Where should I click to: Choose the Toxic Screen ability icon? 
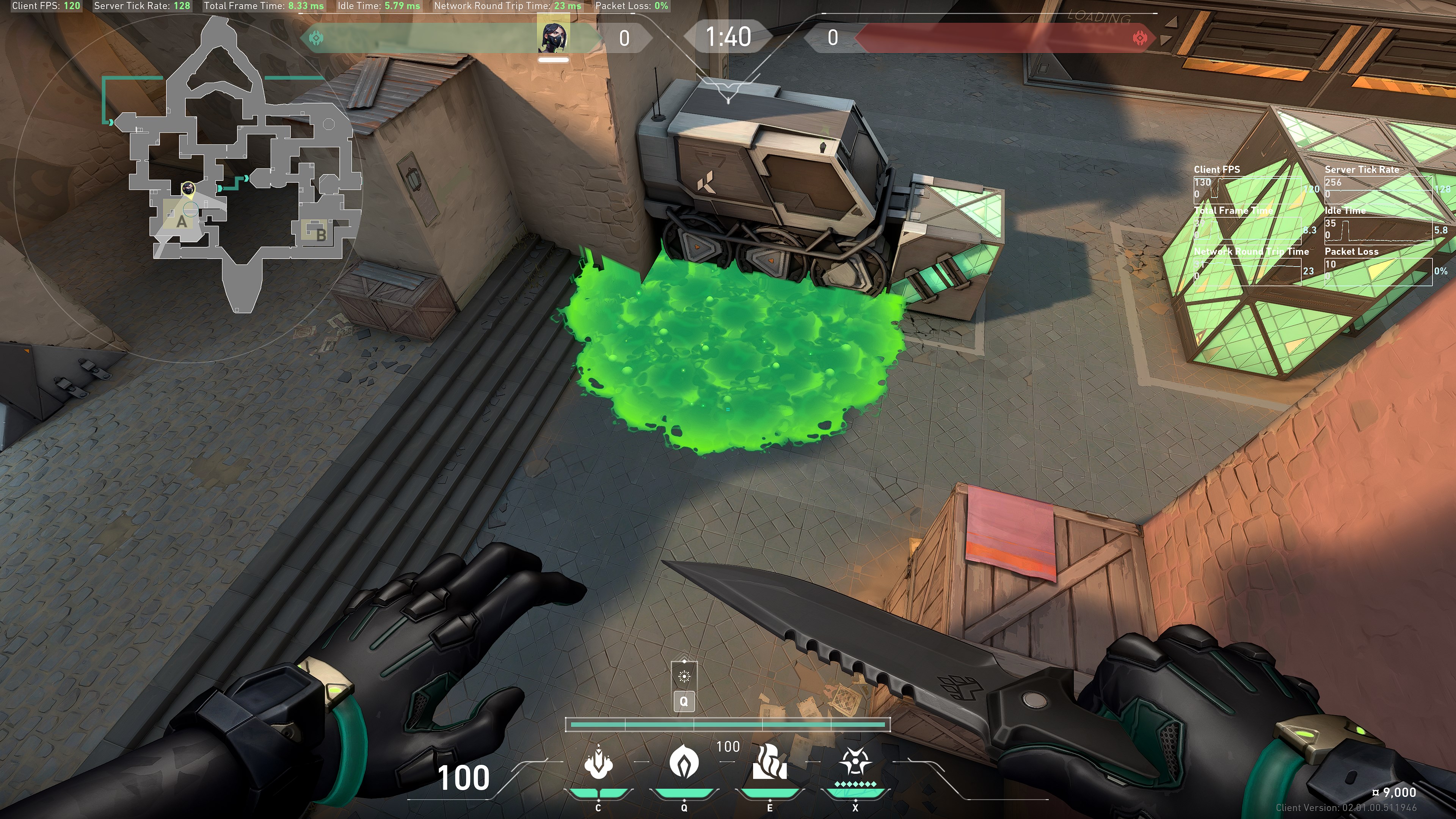point(769,763)
